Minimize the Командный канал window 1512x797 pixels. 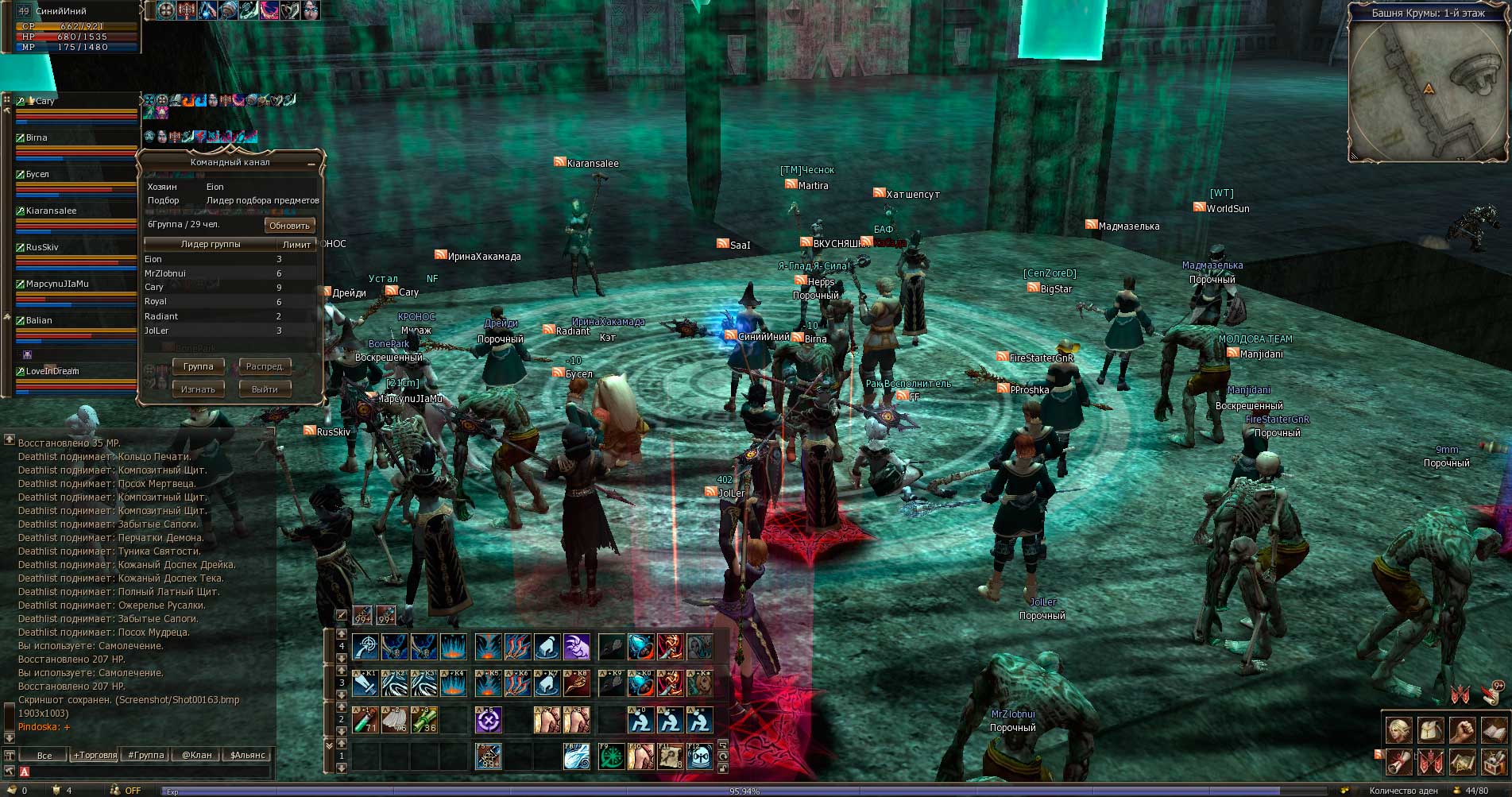(311, 163)
